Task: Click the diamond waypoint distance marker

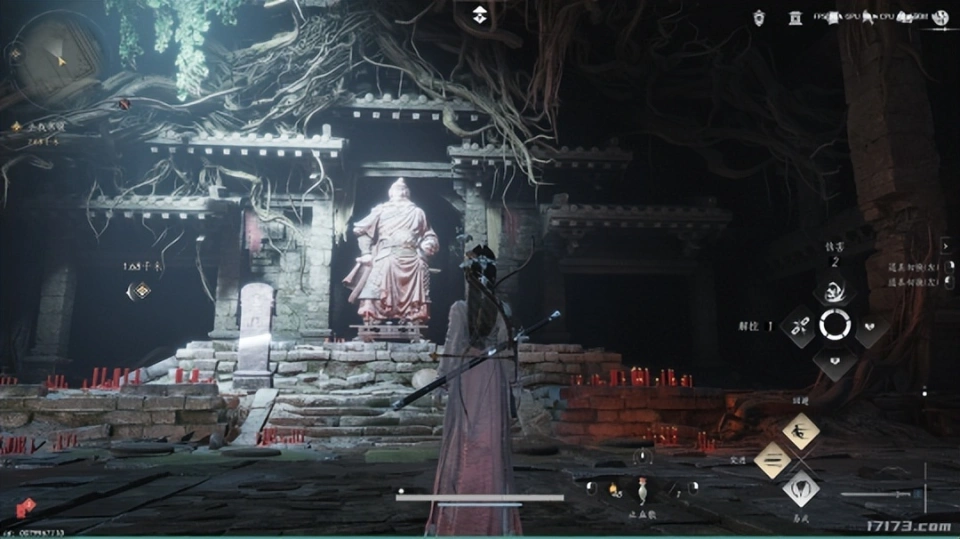Action: point(140,291)
